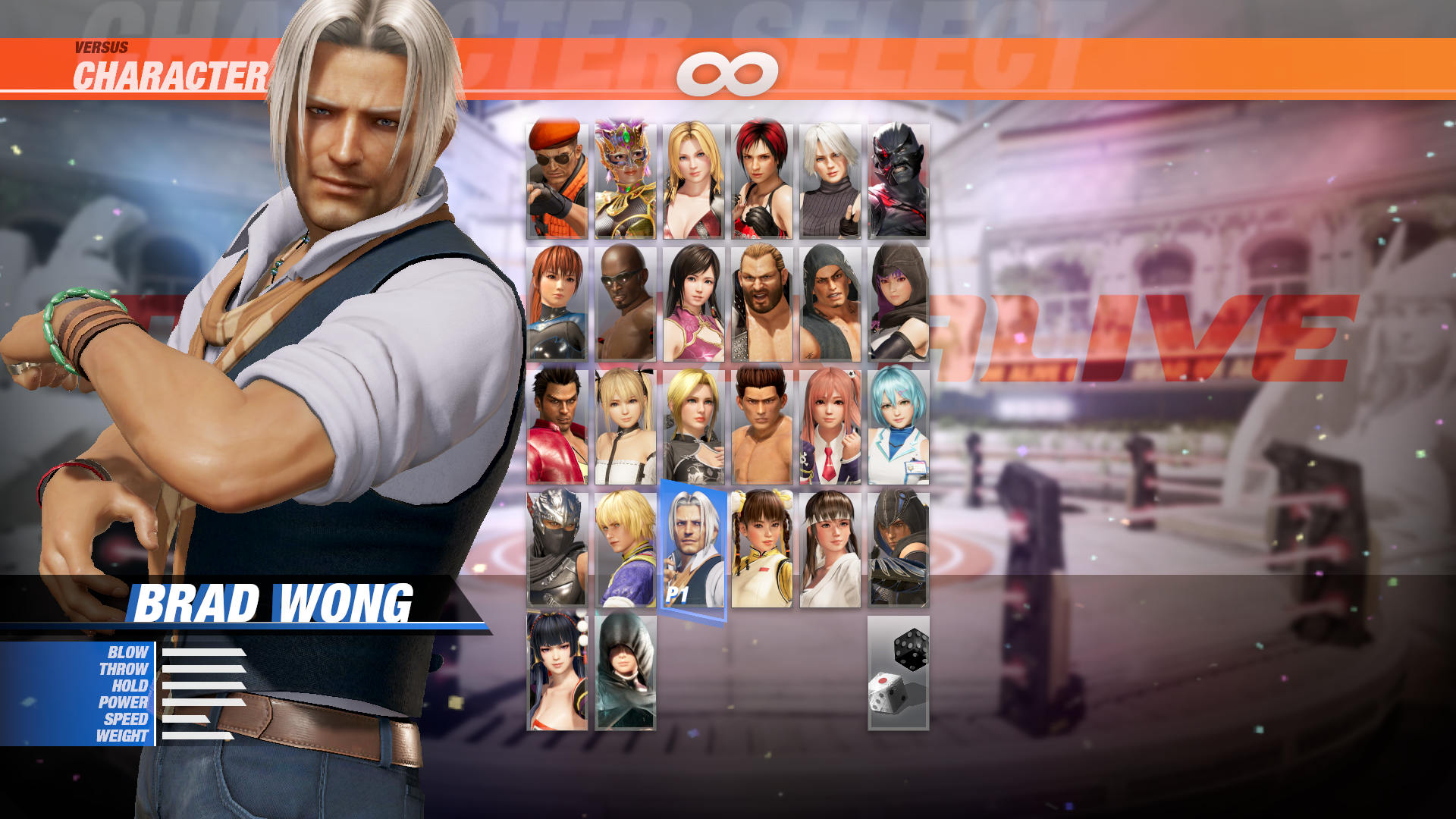Screen dimensions: 1456x819
Task: Choose La Mariposa in her luchadora mask
Action: 626,178
